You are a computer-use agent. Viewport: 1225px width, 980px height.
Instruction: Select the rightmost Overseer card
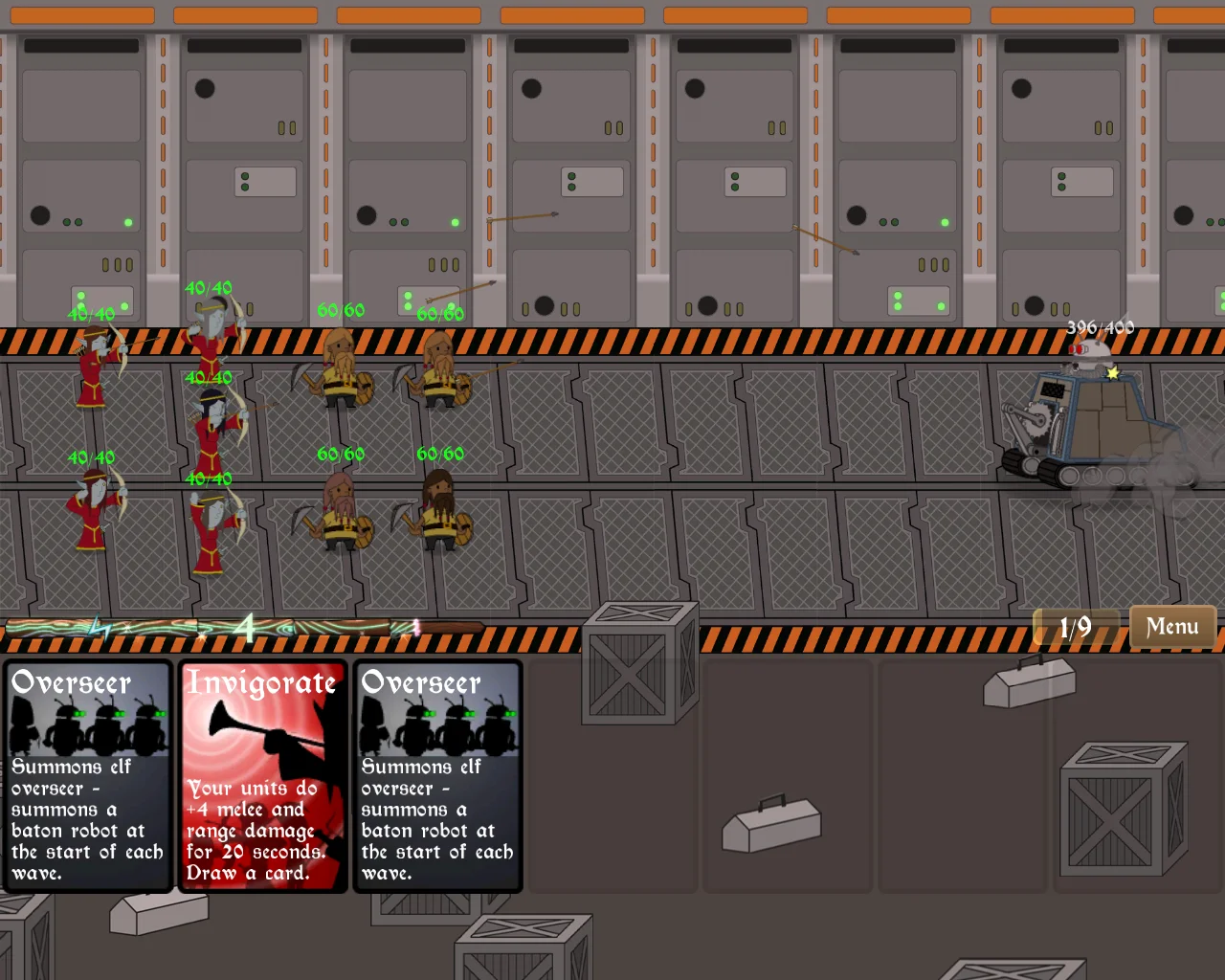437,775
